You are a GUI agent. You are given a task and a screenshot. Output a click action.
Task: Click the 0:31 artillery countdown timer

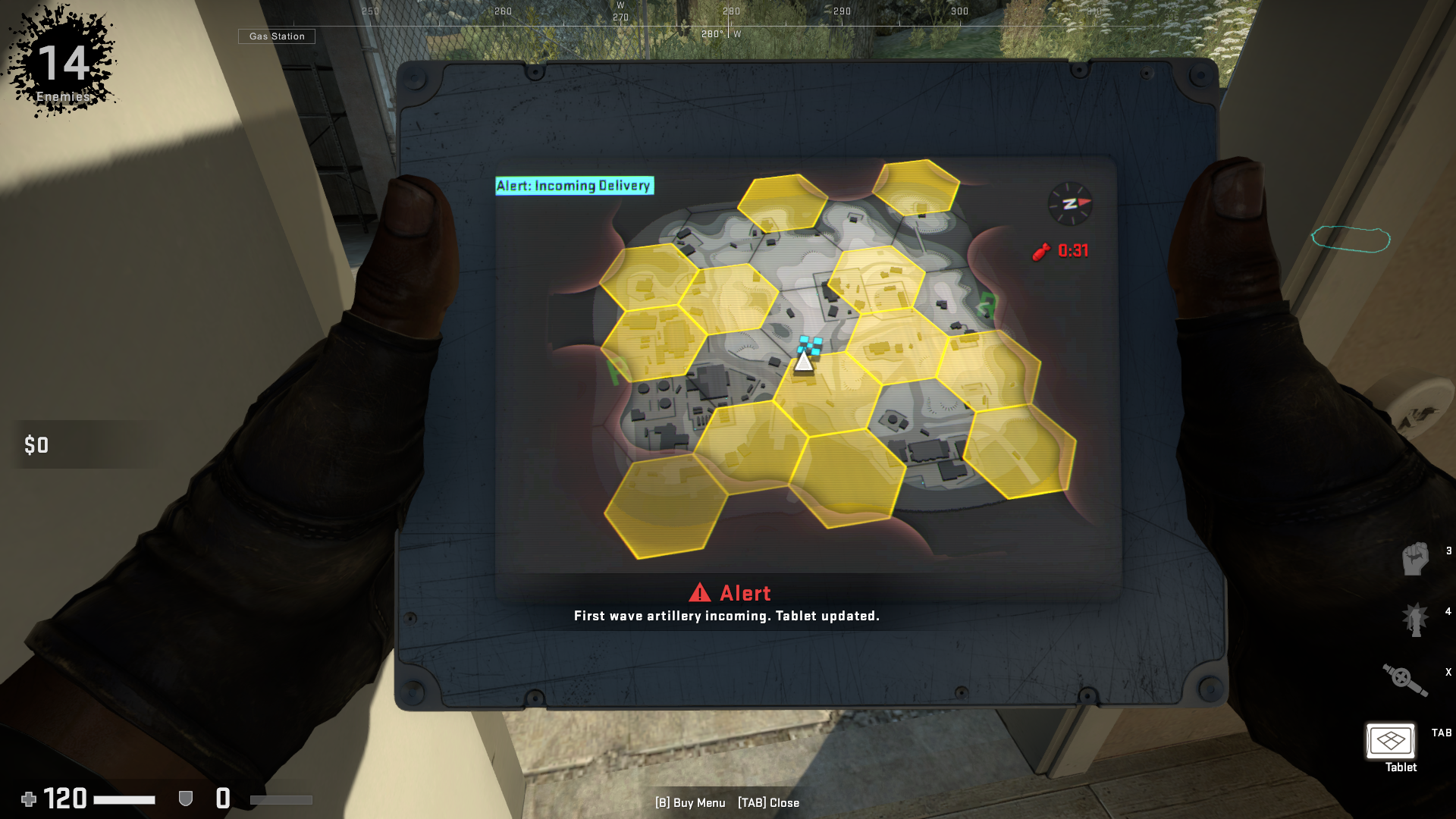[1071, 250]
